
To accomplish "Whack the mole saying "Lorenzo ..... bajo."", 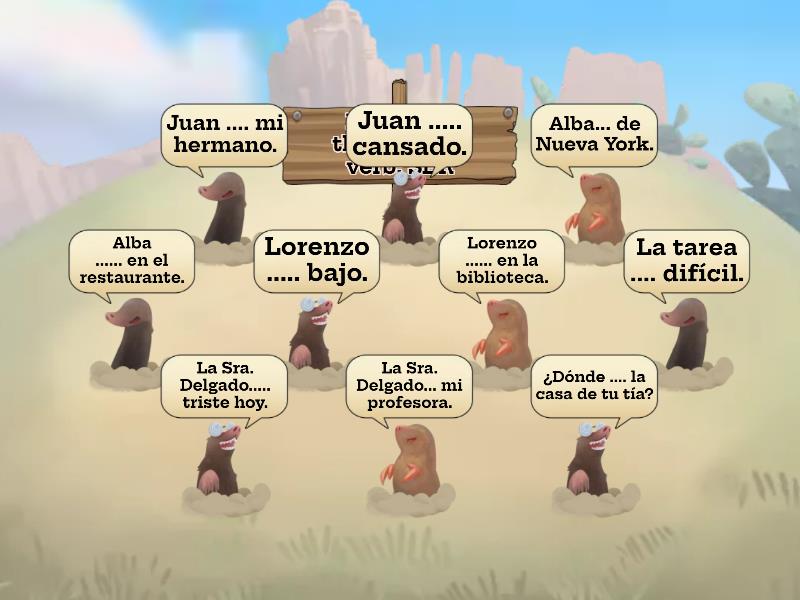I will click(312, 335).
